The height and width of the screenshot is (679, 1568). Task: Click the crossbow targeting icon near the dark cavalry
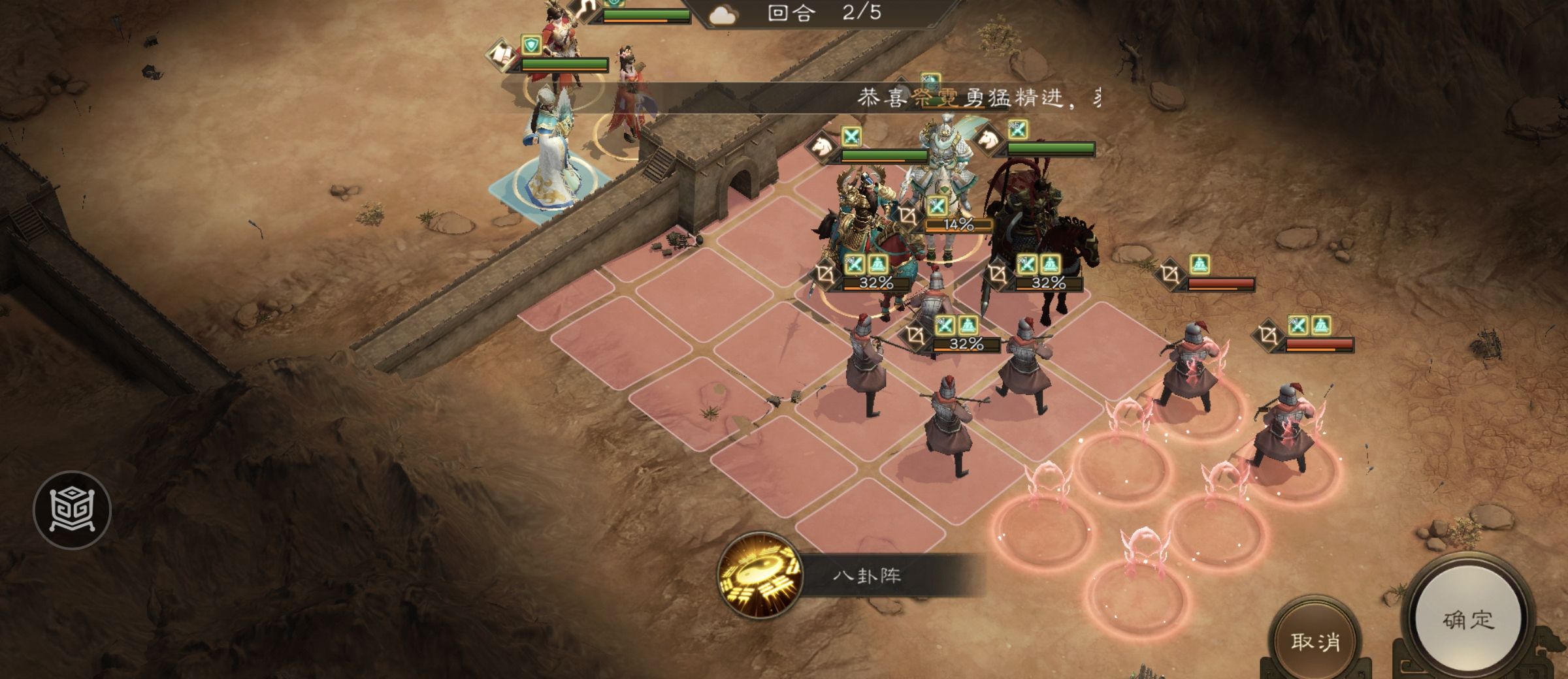pos(1000,272)
